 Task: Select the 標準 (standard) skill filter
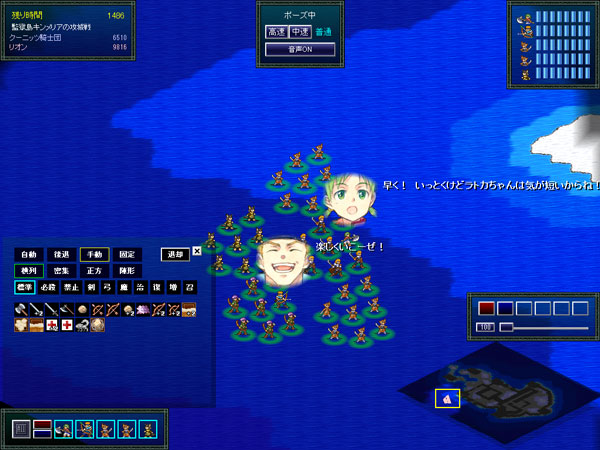coord(24,288)
